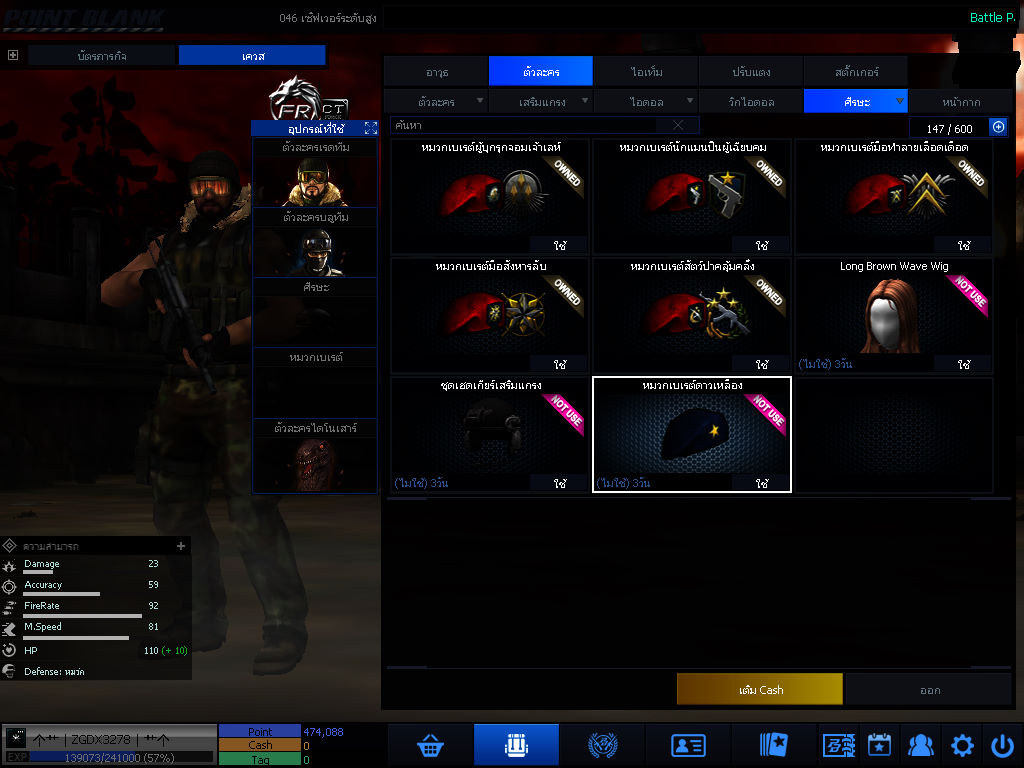Open the ไอเท็ม items tab
This screenshot has width=1024, height=768.
tap(647, 72)
